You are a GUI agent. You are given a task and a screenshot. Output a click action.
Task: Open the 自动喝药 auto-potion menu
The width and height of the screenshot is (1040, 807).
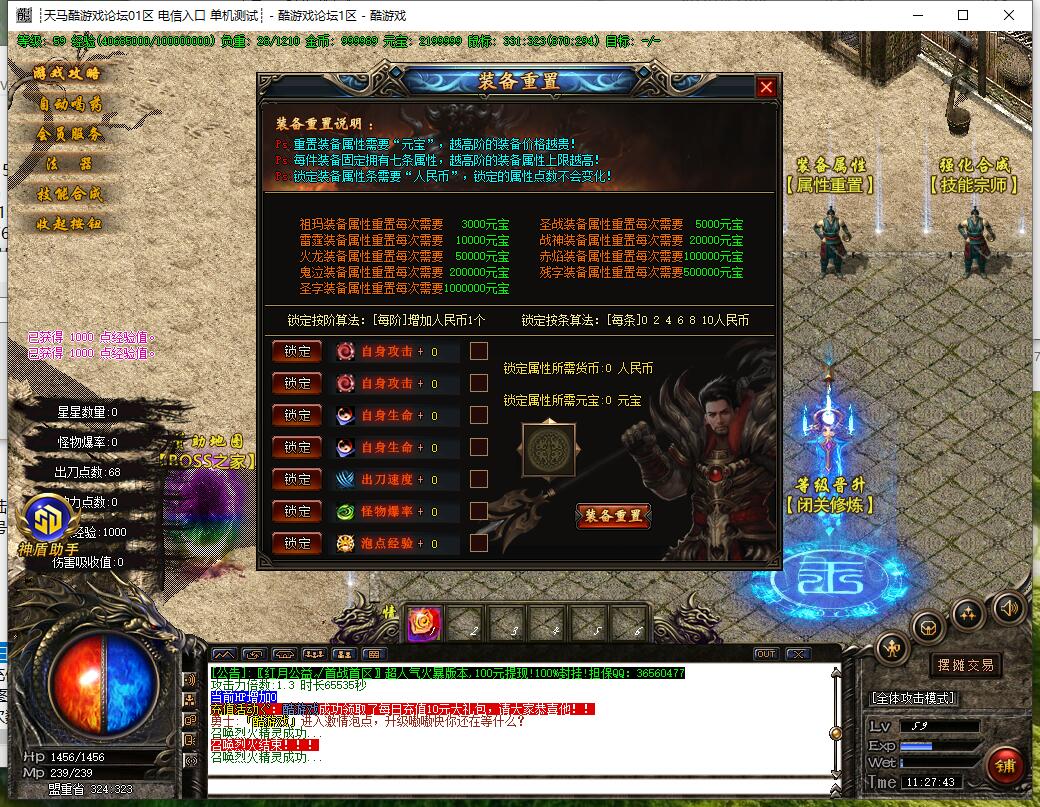(68, 104)
